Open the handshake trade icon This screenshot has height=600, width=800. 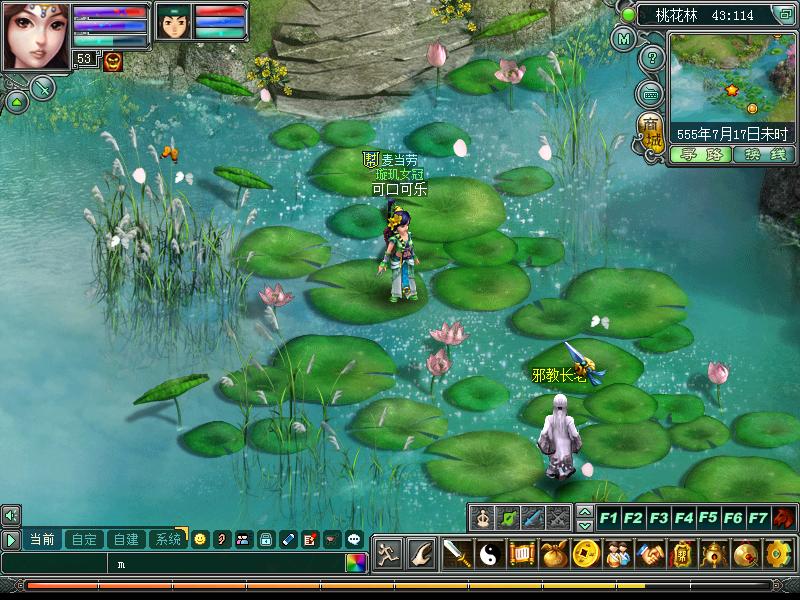651,553
